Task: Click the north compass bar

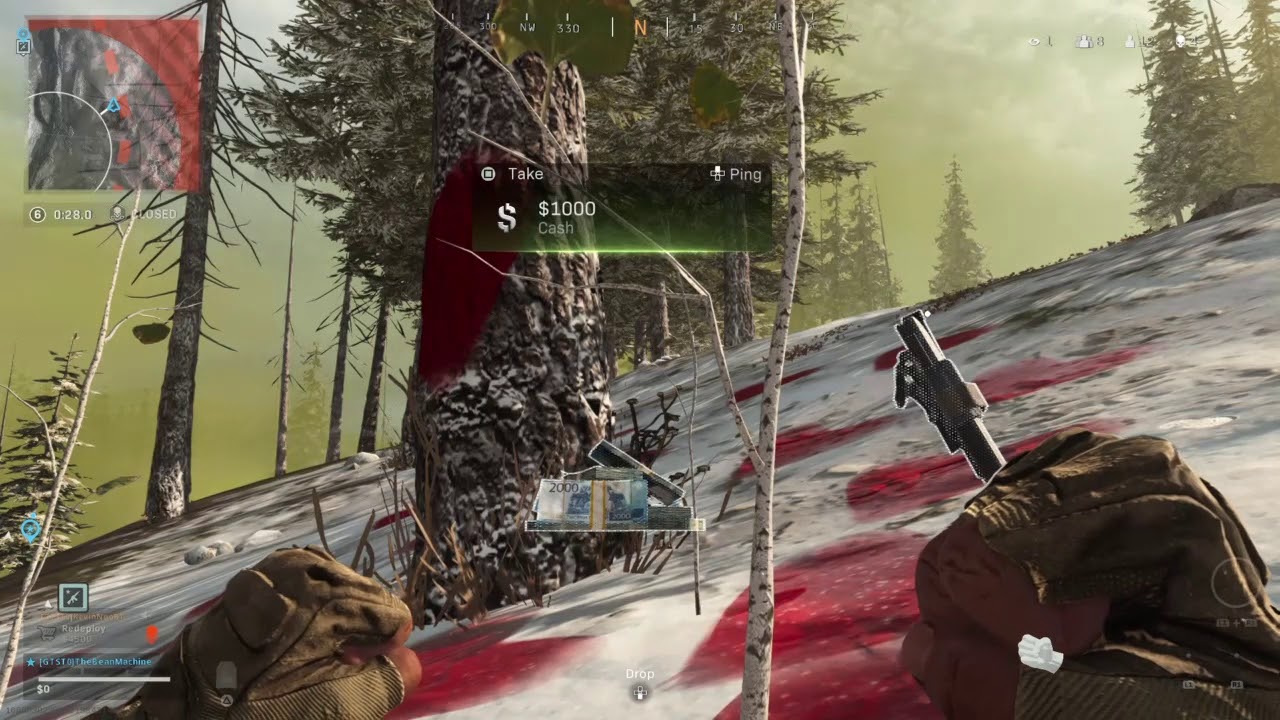Action: [x=640, y=27]
